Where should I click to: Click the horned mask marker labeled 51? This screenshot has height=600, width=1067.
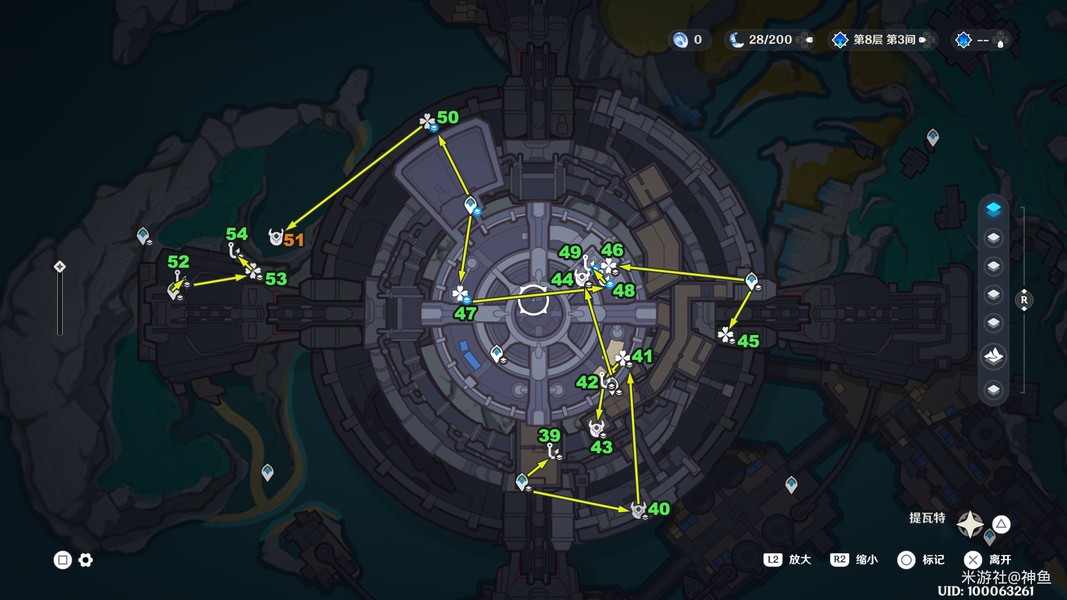click(276, 237)
